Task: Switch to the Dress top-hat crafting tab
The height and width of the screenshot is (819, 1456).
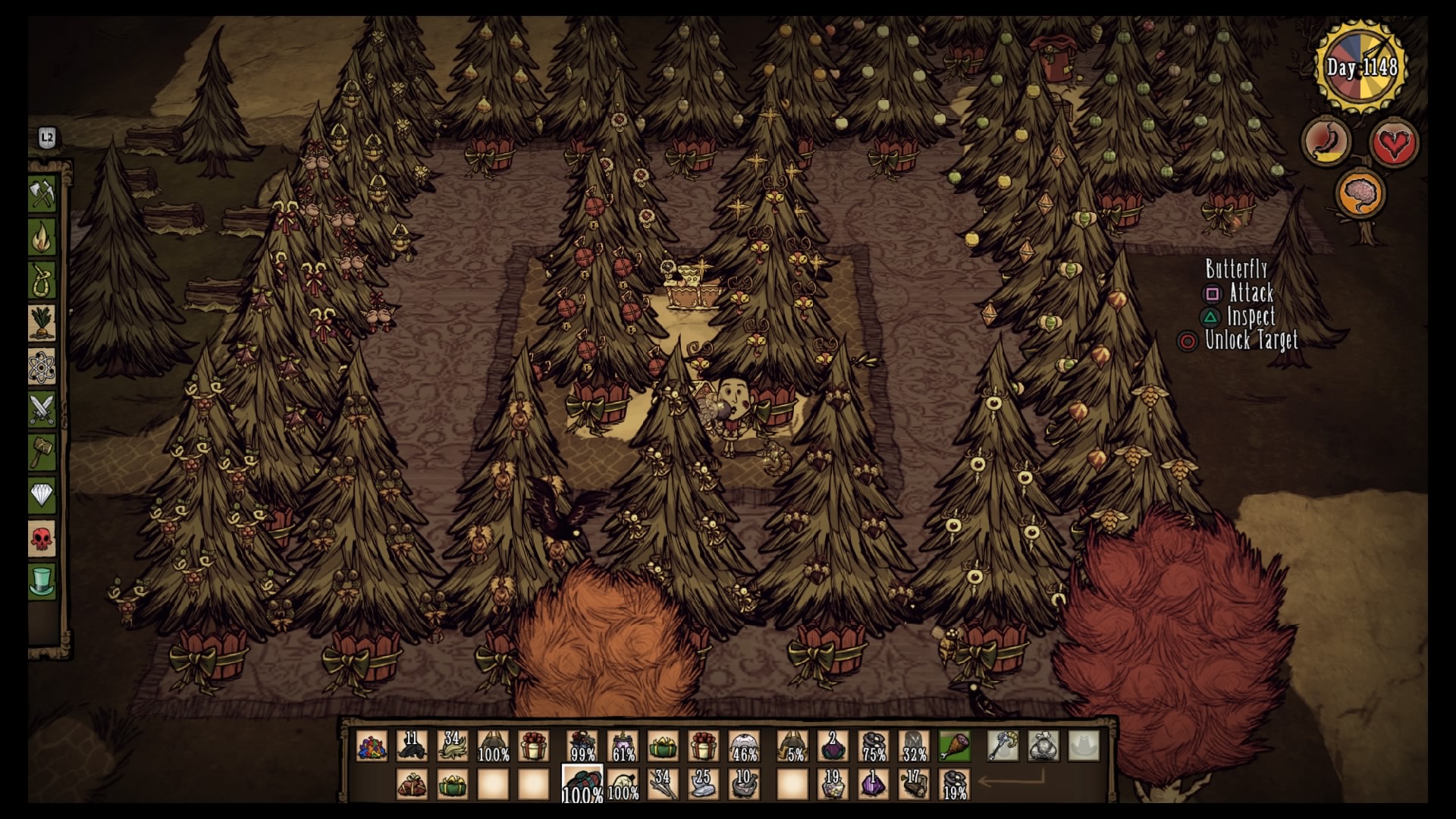Action: [42, 582]
